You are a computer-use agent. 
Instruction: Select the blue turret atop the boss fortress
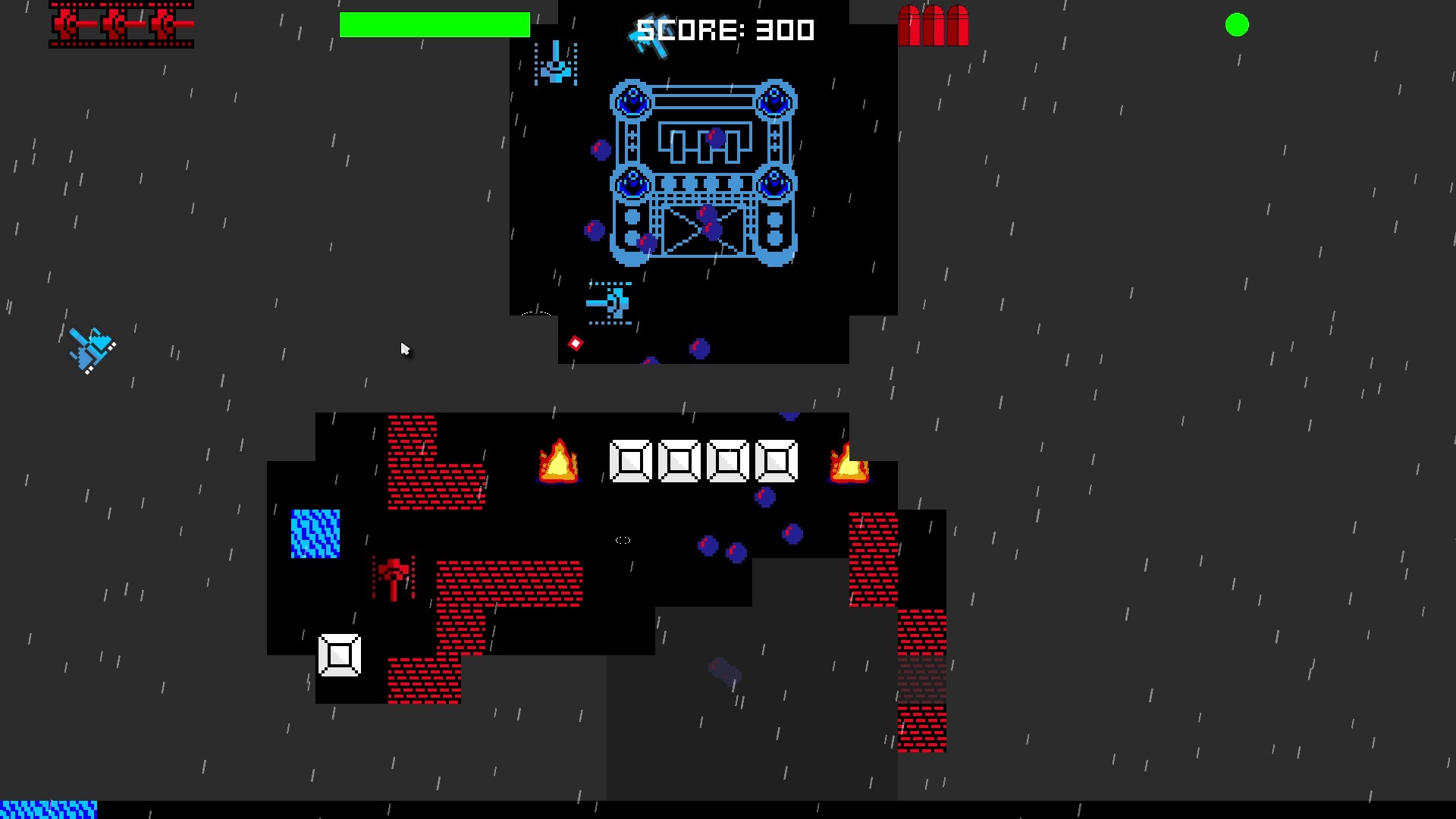pyautogui.click(x=631, y=99)
